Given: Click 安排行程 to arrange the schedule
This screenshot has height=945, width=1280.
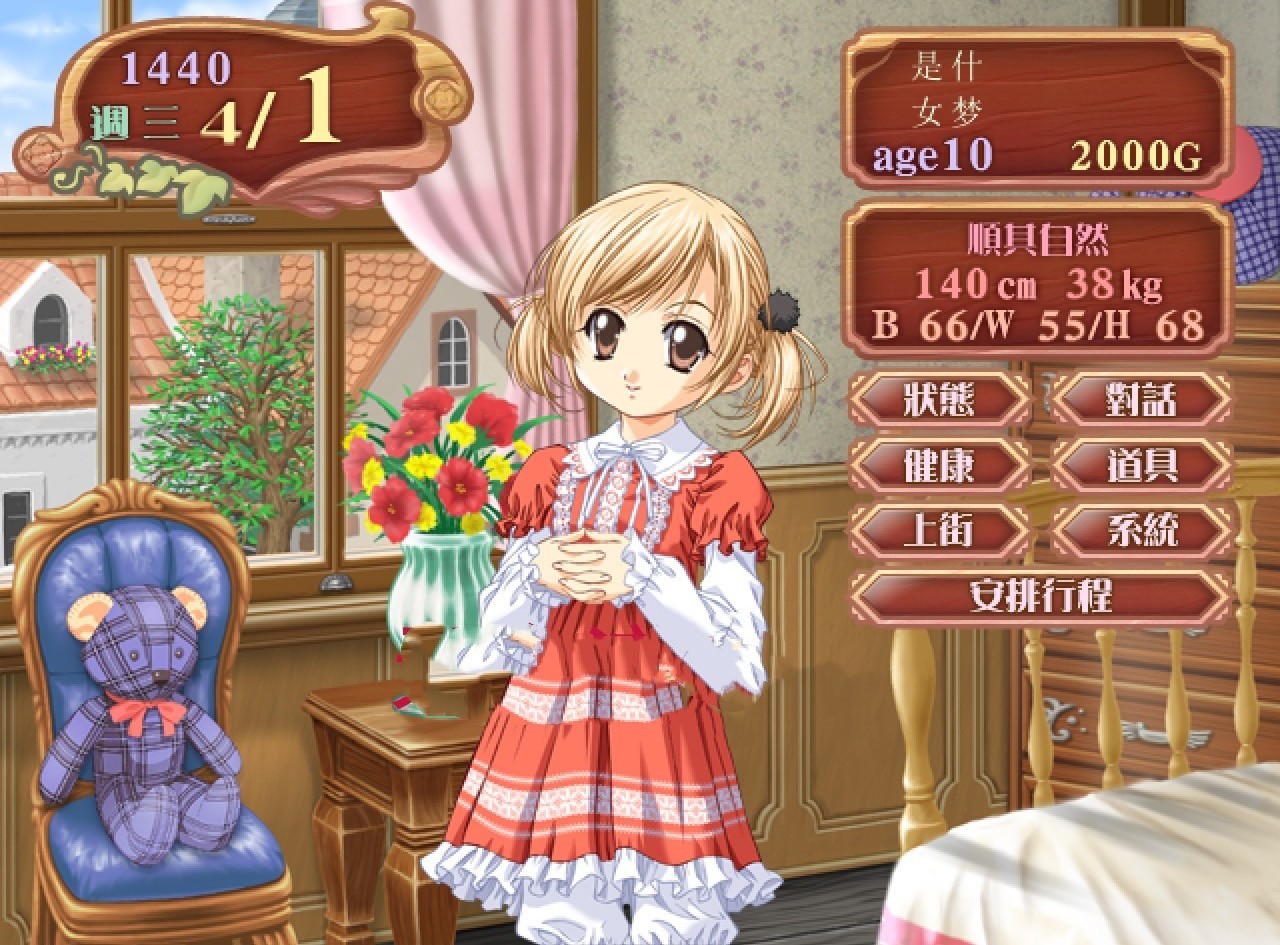Looking at the screenshot, I should pos(1040,597).
